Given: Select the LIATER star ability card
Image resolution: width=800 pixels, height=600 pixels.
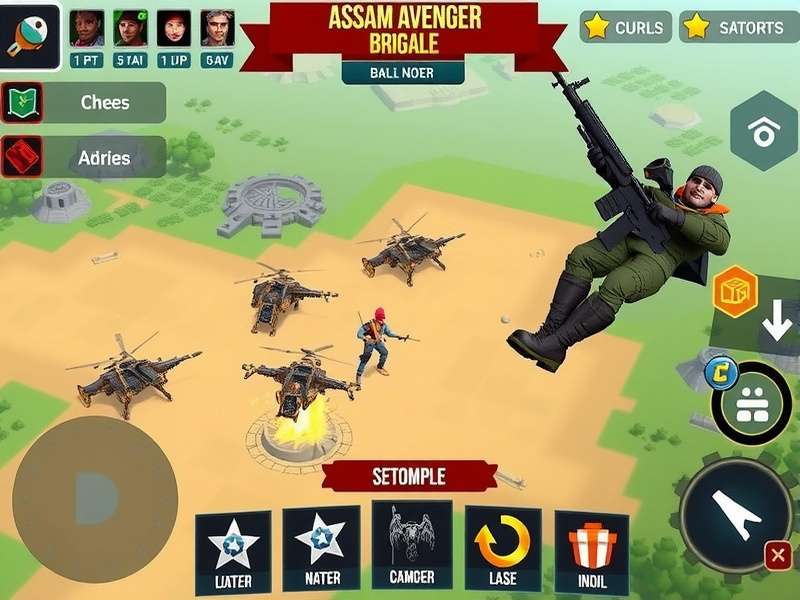Looking at the screenshot, I should pos(233,552).
